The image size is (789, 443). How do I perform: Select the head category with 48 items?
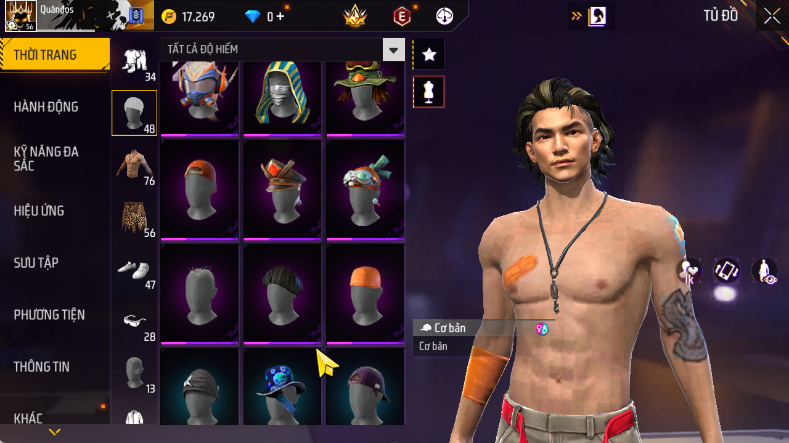(133, 113)
